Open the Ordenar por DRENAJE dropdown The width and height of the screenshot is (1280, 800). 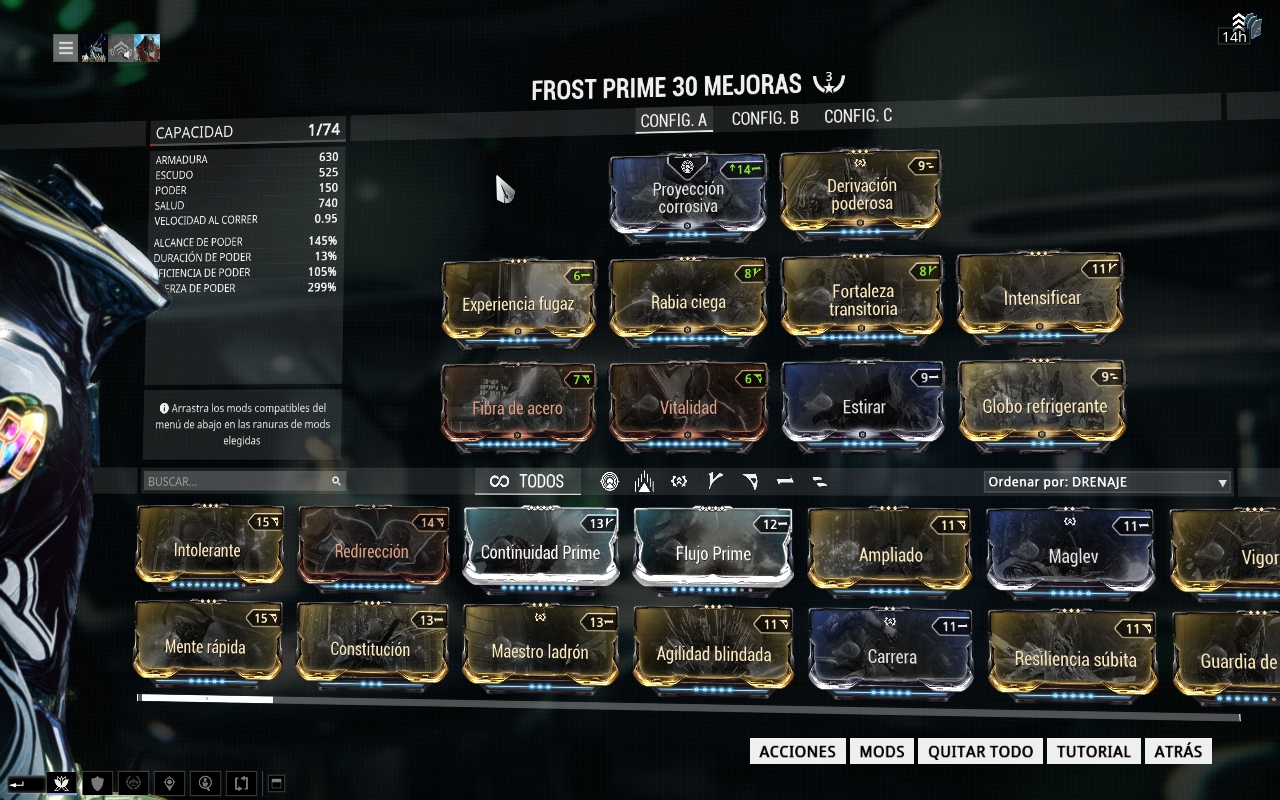1105,481
